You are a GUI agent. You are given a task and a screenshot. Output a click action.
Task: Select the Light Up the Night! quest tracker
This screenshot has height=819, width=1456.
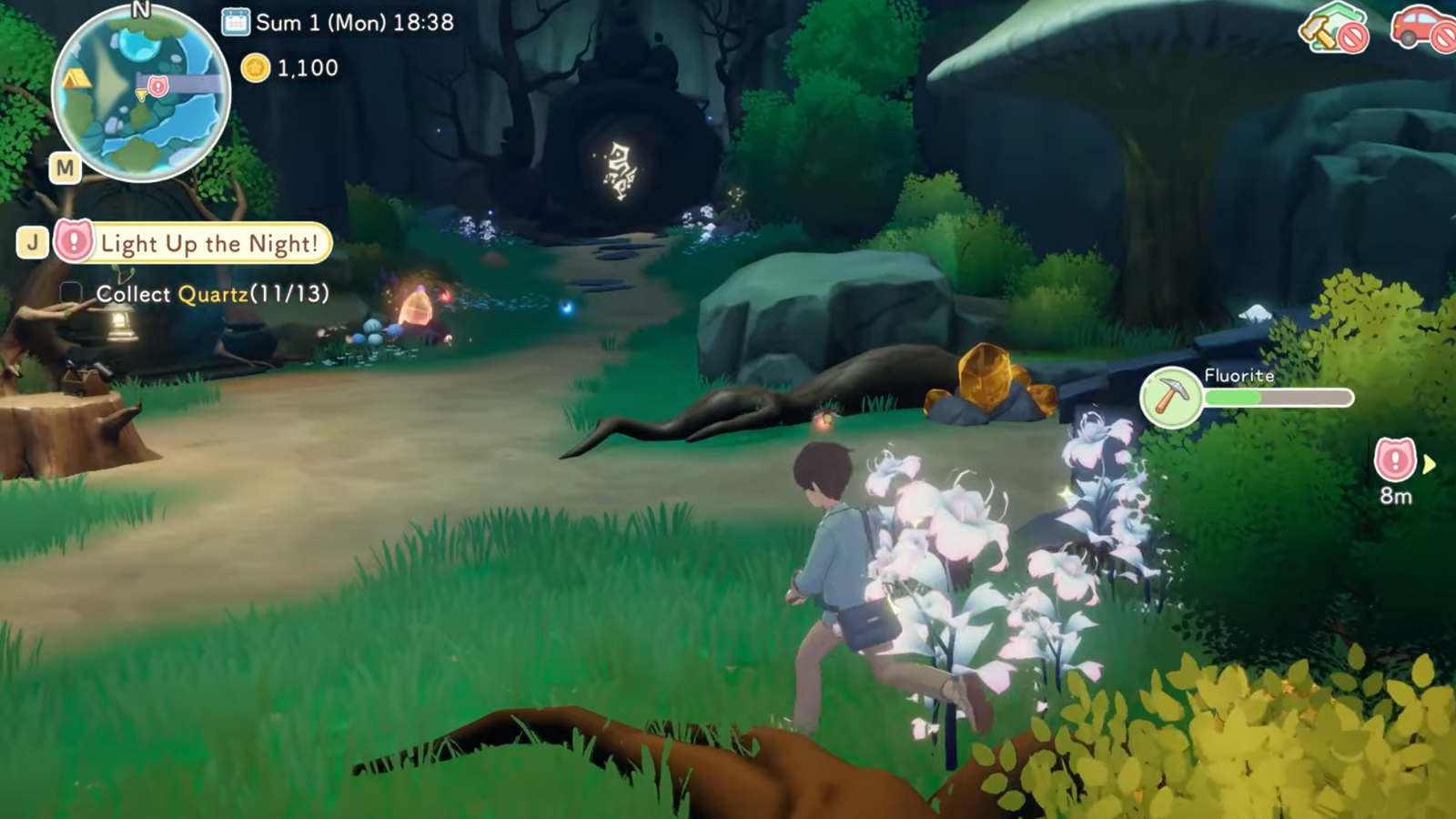tap(208, 244)
